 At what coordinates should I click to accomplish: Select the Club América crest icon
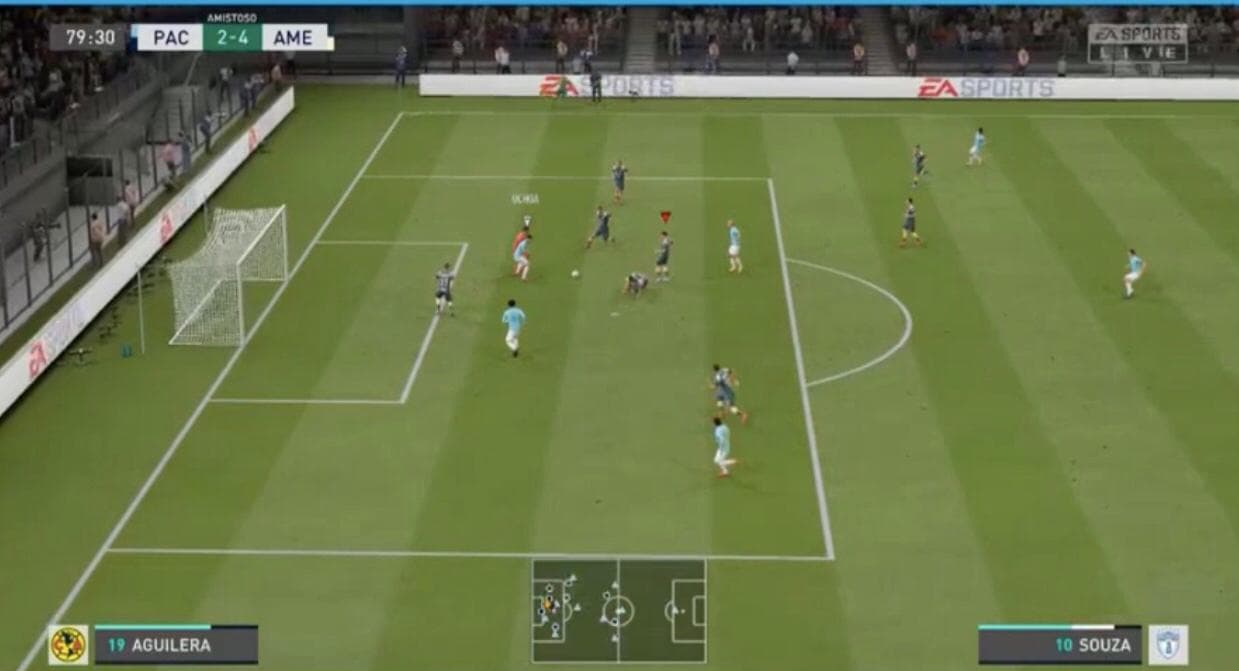tap(68, 645)
